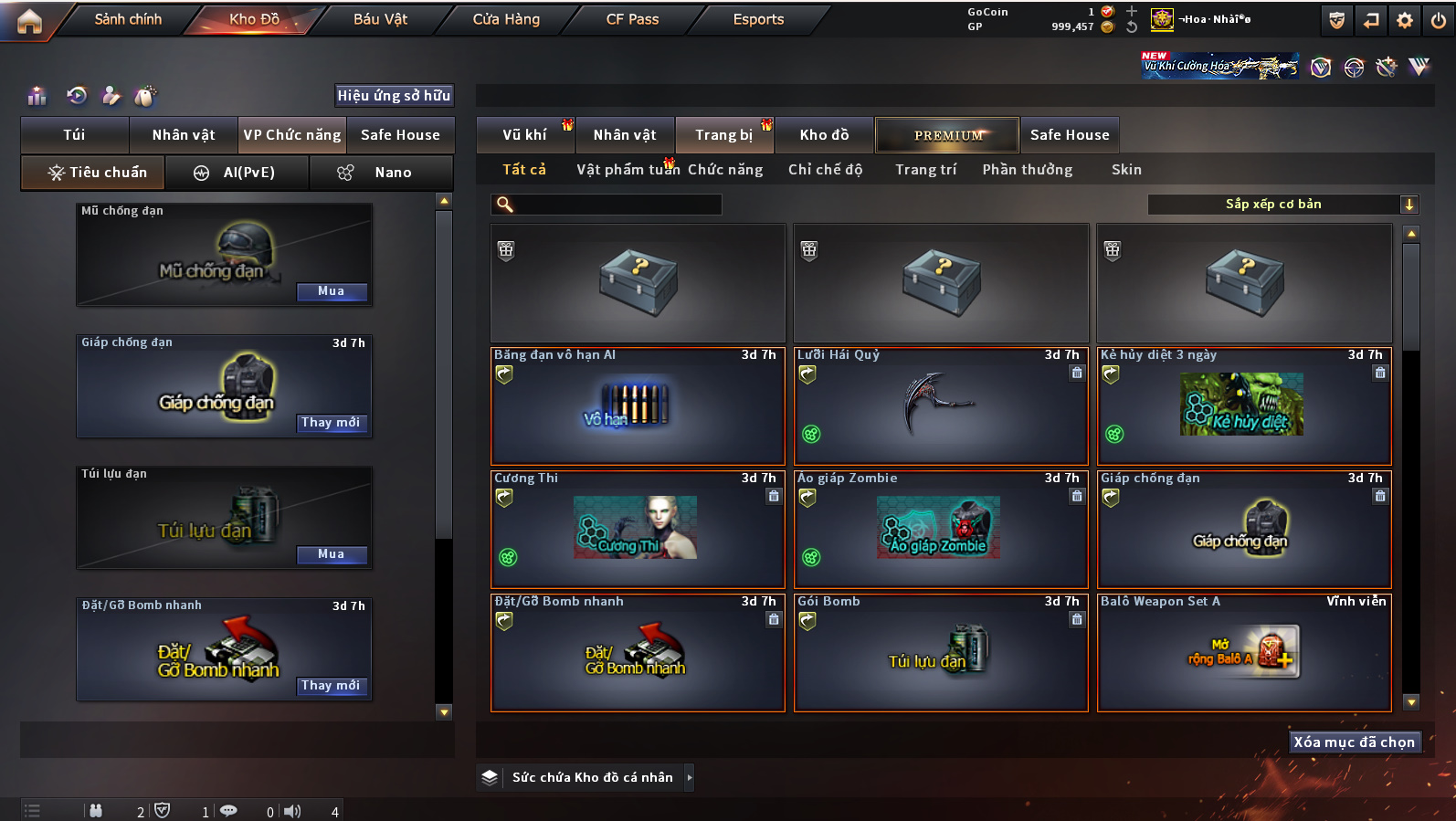
Task: Click Xóa mục đã chọn button
Action: tap(1354, 742)
